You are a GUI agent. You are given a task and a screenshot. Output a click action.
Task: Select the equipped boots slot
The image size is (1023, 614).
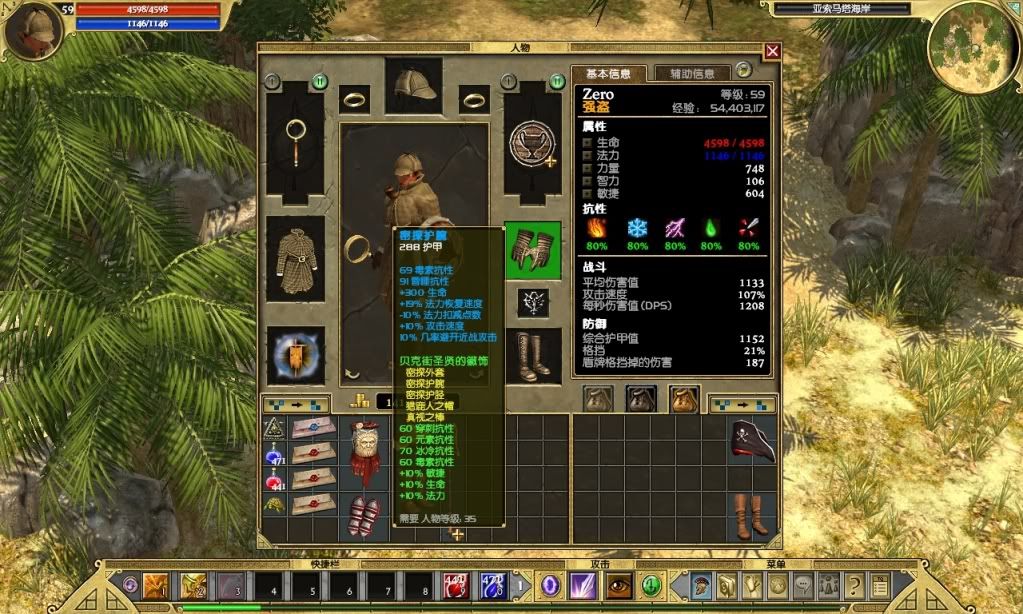click(x=532, y=355)
